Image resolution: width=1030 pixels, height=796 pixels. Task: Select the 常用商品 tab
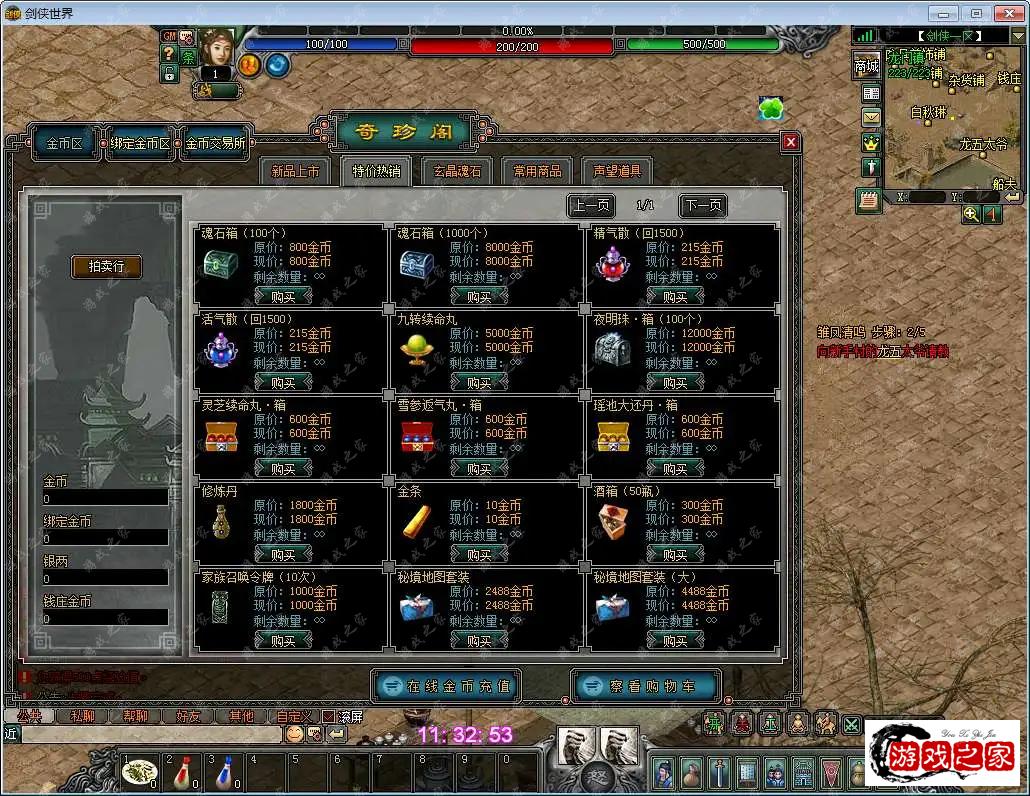tap(538, 171)
